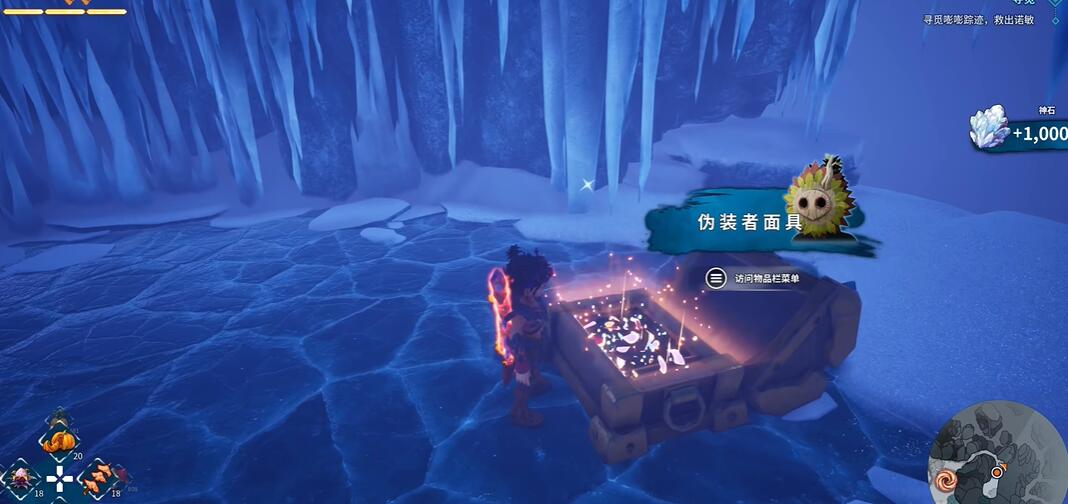Open the 访问物品栏菜单 inventory prompt
The height and width of the screenshot is (504, 1068).
[x=753, y=279]
